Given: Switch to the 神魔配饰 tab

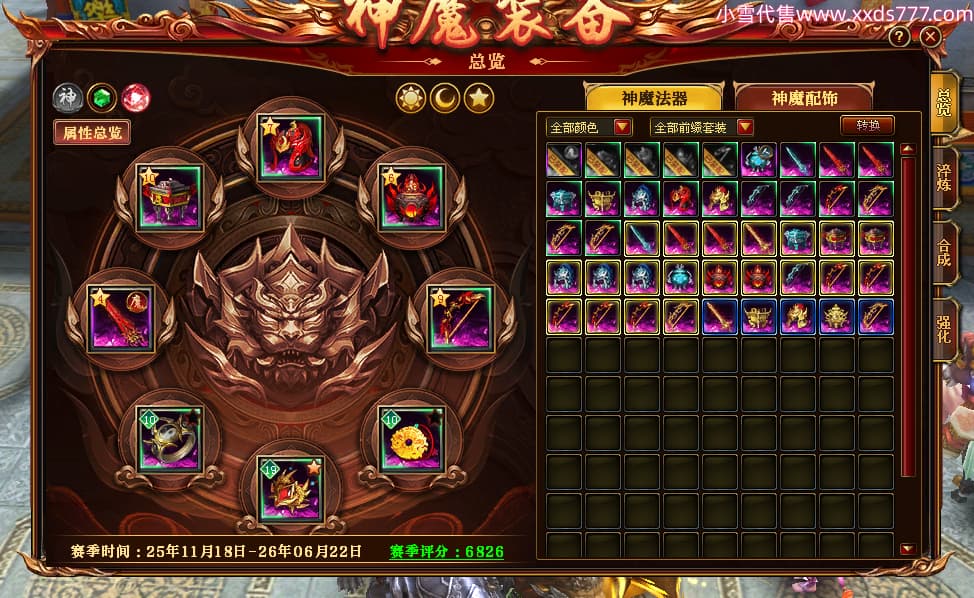Looking at the screenshot, I should 803,98.
